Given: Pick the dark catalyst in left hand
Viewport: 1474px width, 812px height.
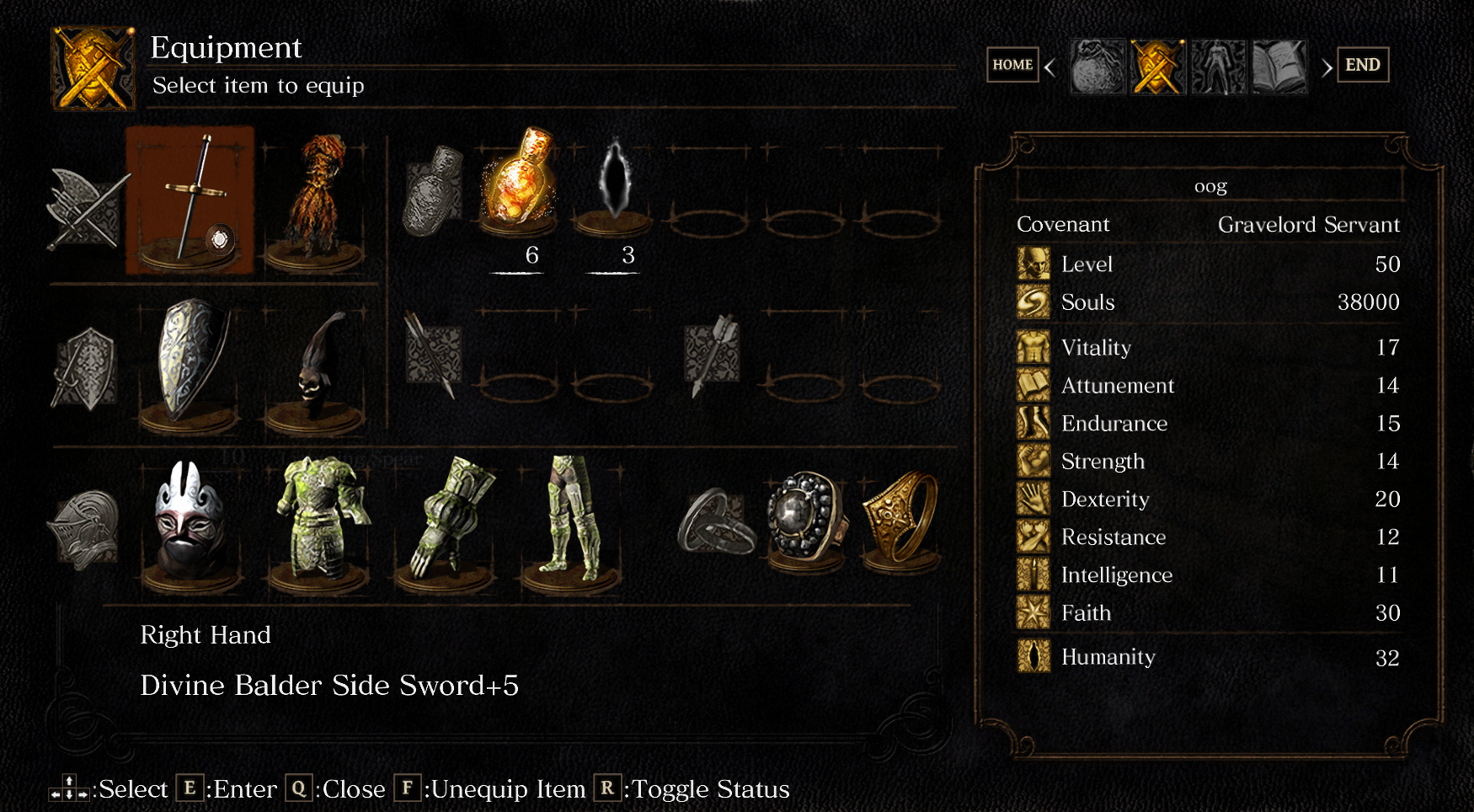Looking at the screenshot, I should click(x=316, y=364).
